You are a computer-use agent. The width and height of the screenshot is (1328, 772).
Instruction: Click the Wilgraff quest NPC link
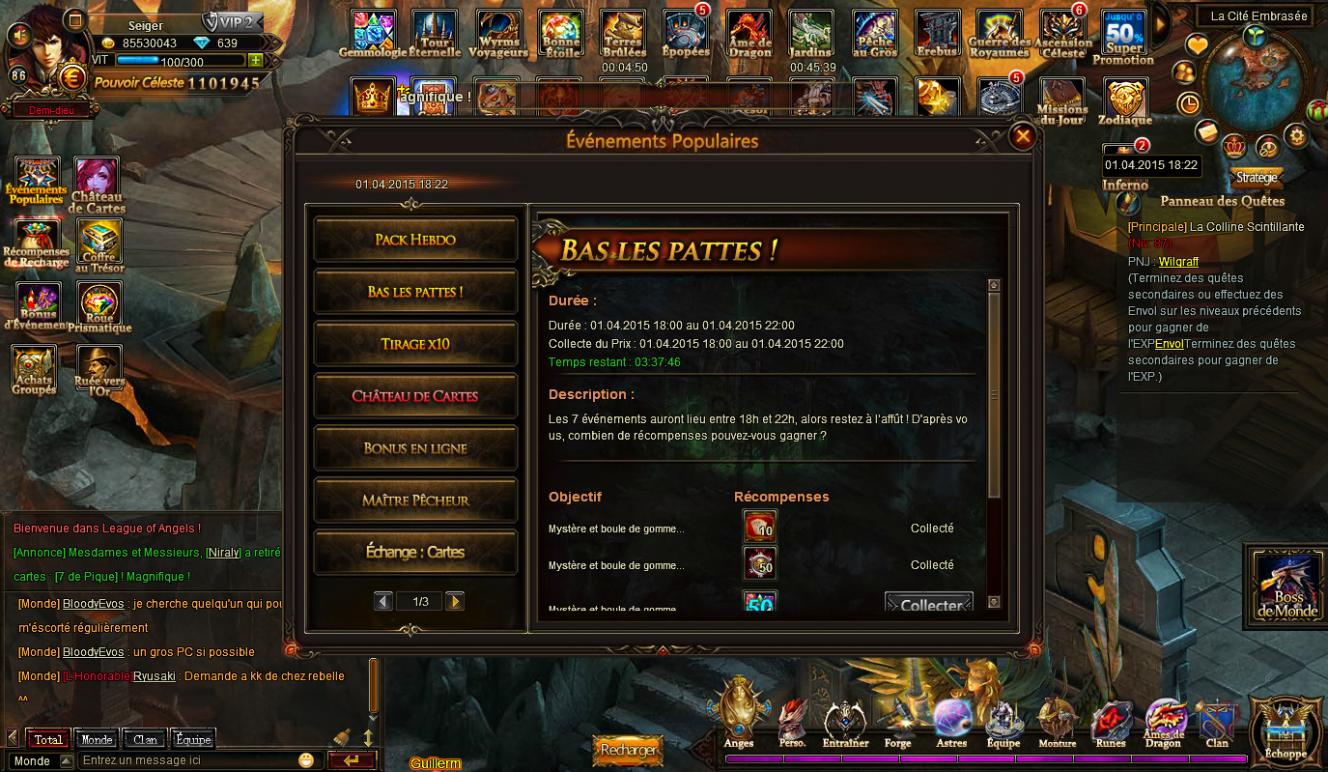(1178, 262)
